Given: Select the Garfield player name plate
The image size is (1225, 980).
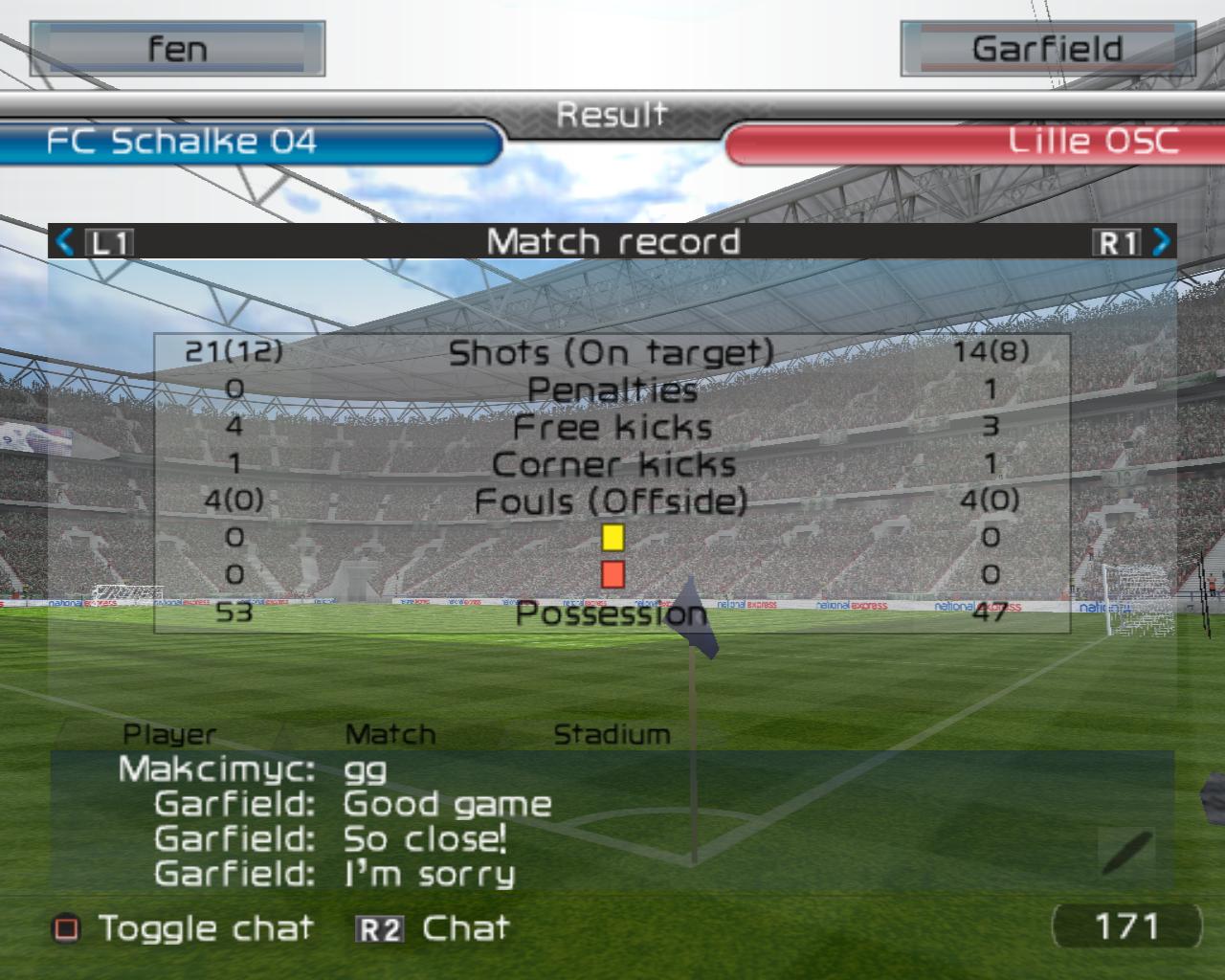Looking at the screenshot, I should tap(1047, 49).
